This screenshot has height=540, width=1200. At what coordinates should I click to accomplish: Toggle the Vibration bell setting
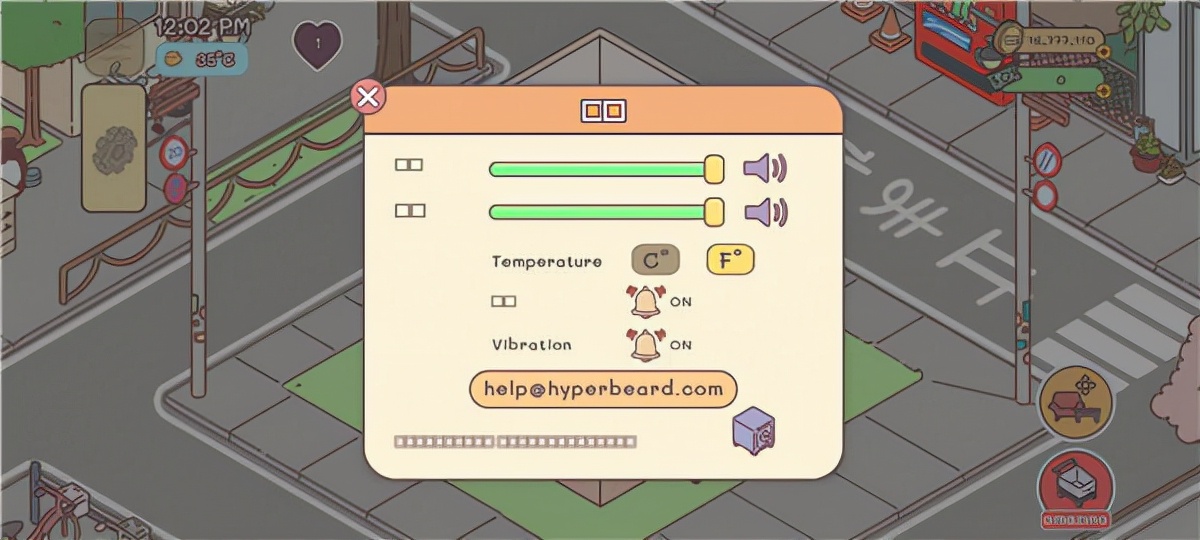pos(646,344)
